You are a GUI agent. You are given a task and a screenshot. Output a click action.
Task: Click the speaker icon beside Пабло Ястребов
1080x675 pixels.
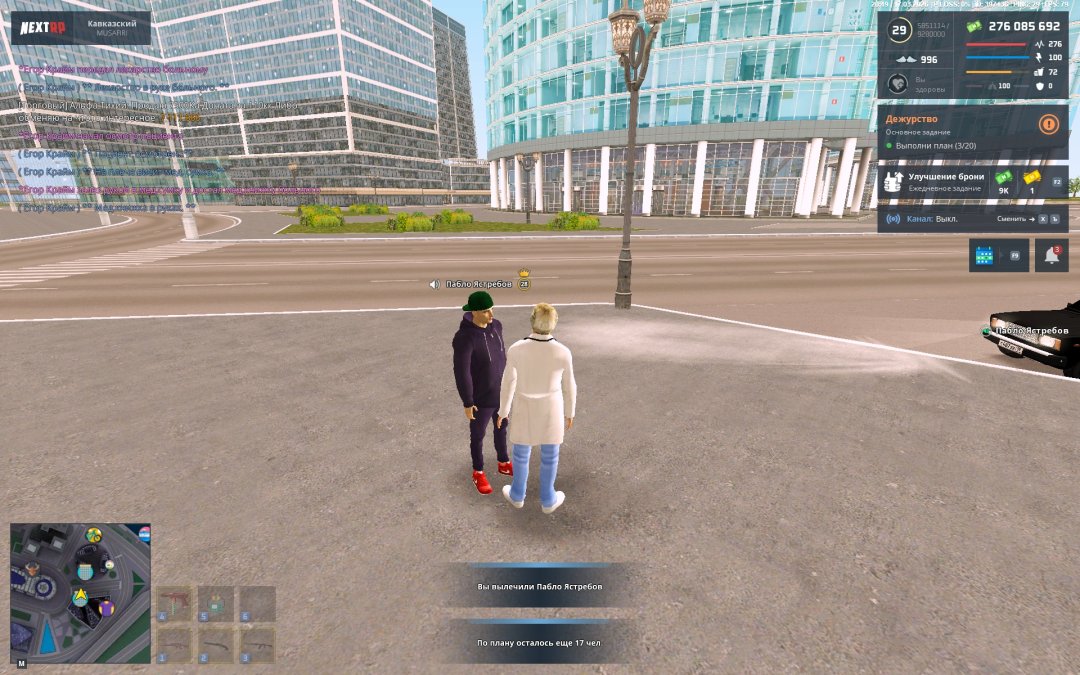[434, 284]
